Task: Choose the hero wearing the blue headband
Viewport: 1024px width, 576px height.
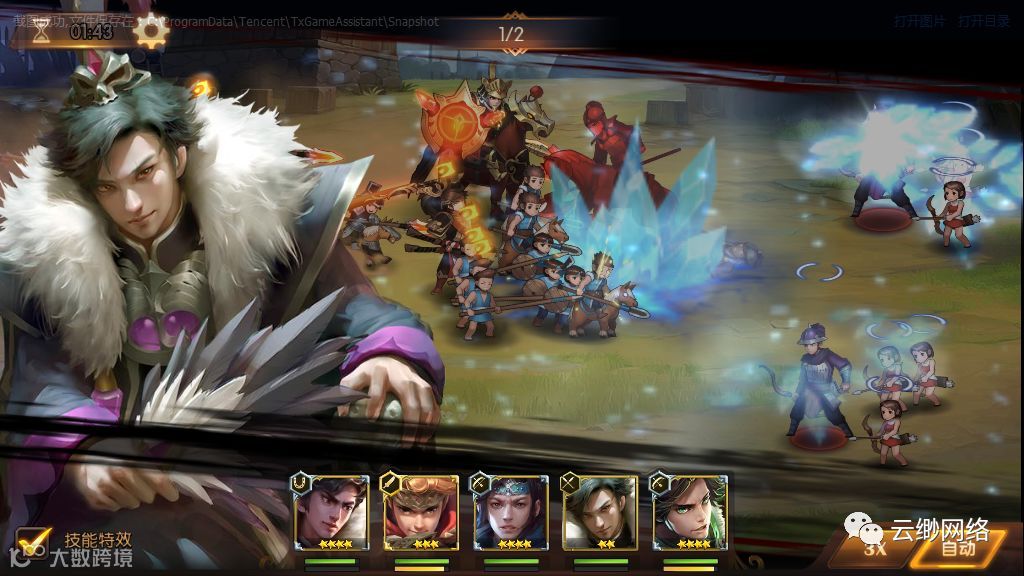Action: pos(509,512)
